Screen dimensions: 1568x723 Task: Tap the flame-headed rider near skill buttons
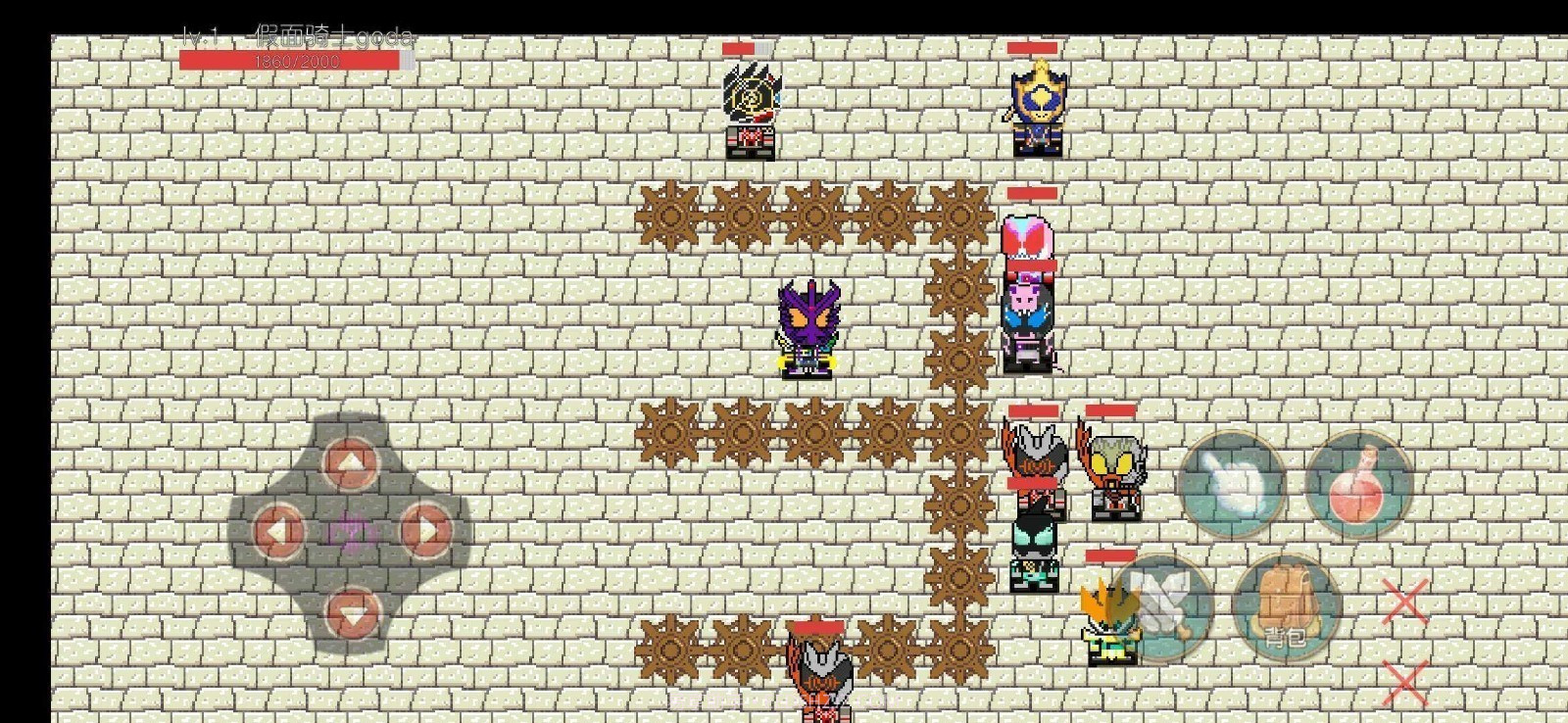1107,617
